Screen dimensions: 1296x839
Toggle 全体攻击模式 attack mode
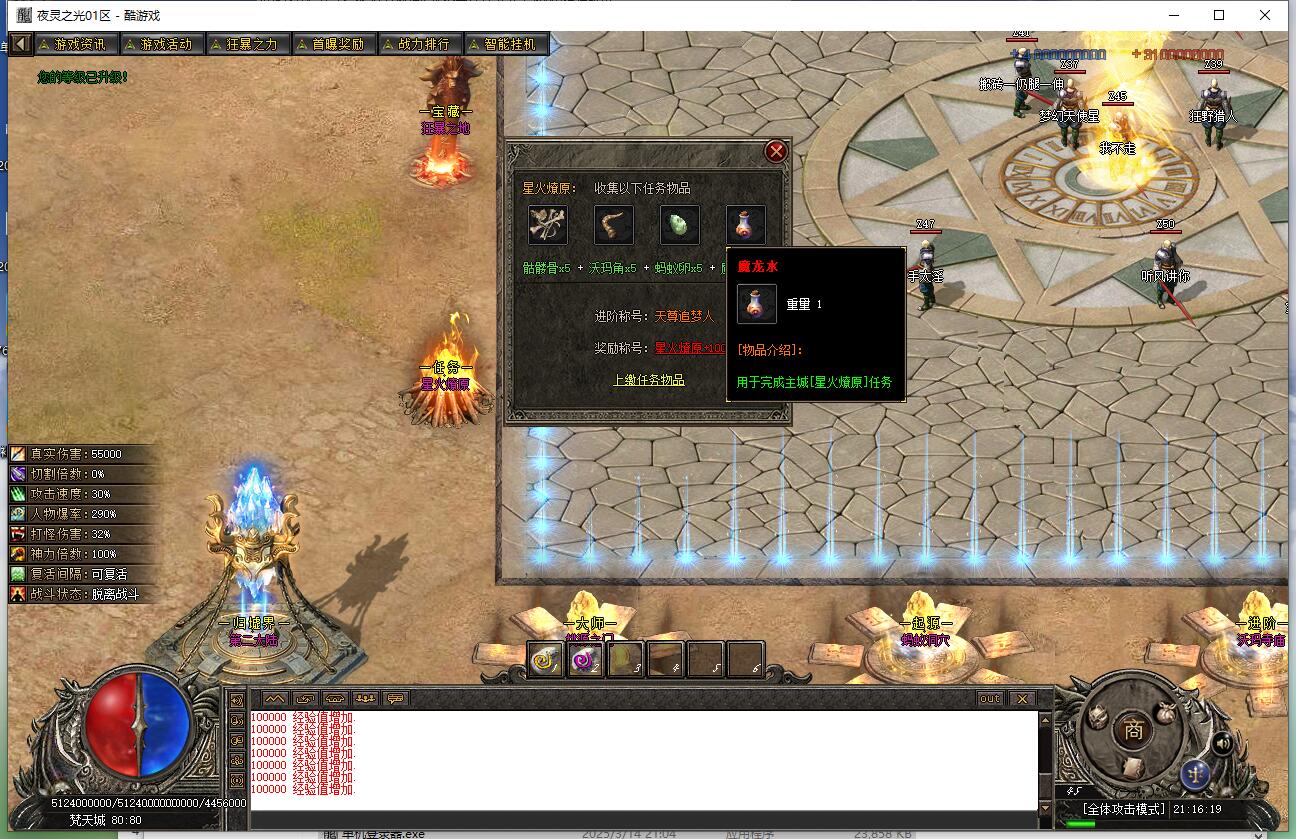tap(1124, 808)
